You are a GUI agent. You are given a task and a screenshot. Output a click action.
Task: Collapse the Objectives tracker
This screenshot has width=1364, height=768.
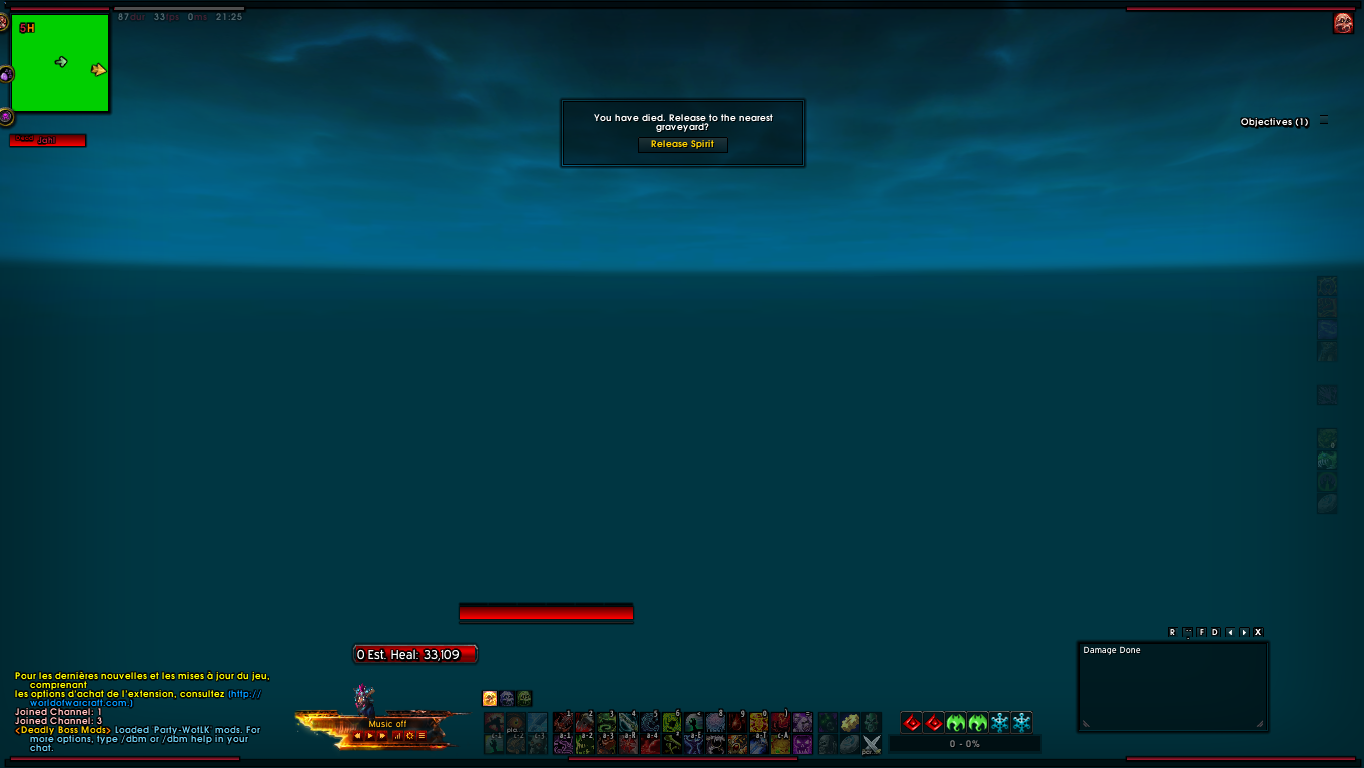click(x=1324, y=121)
